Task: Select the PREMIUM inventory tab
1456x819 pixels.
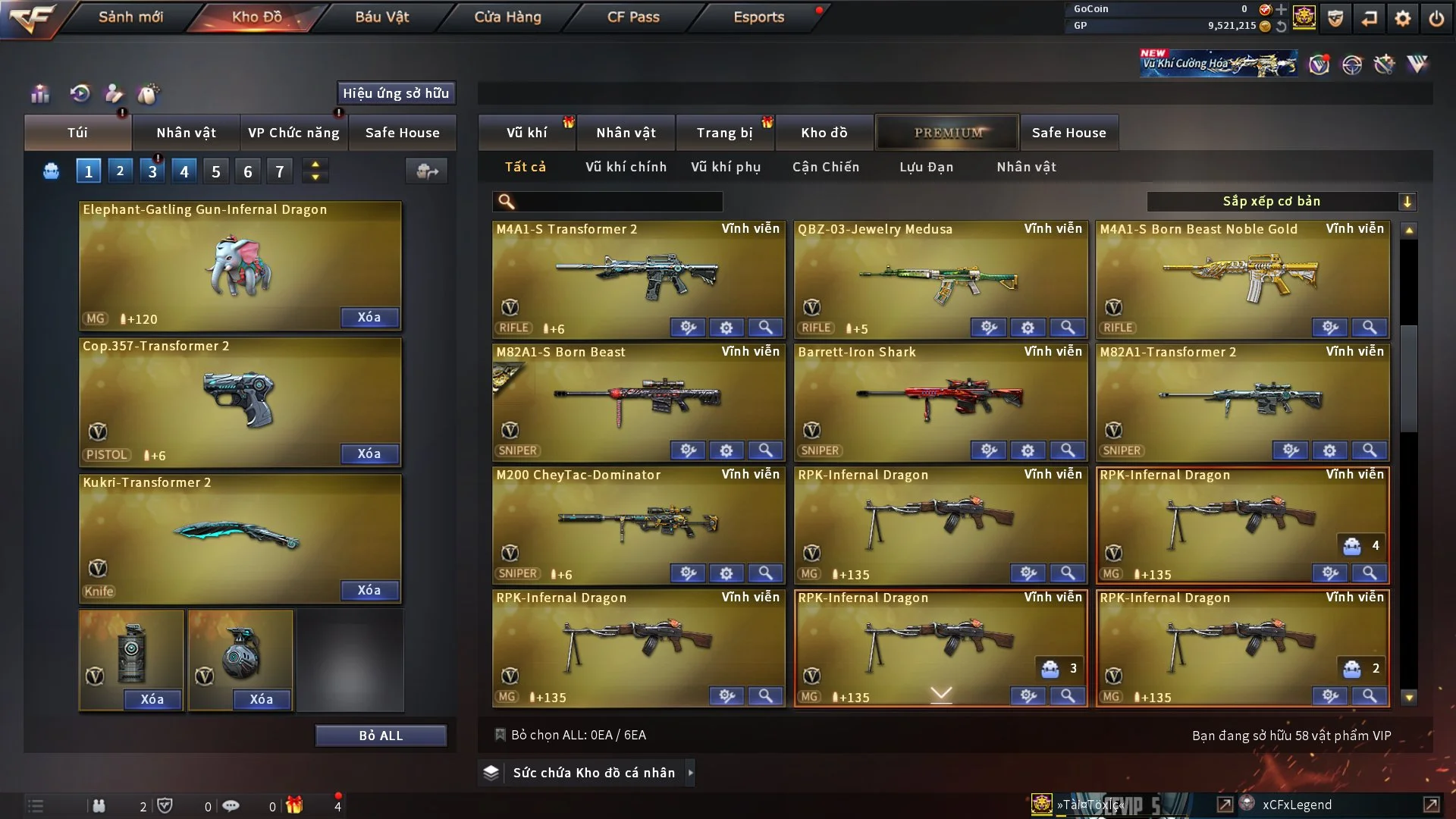Action: (x=948, y=133)
